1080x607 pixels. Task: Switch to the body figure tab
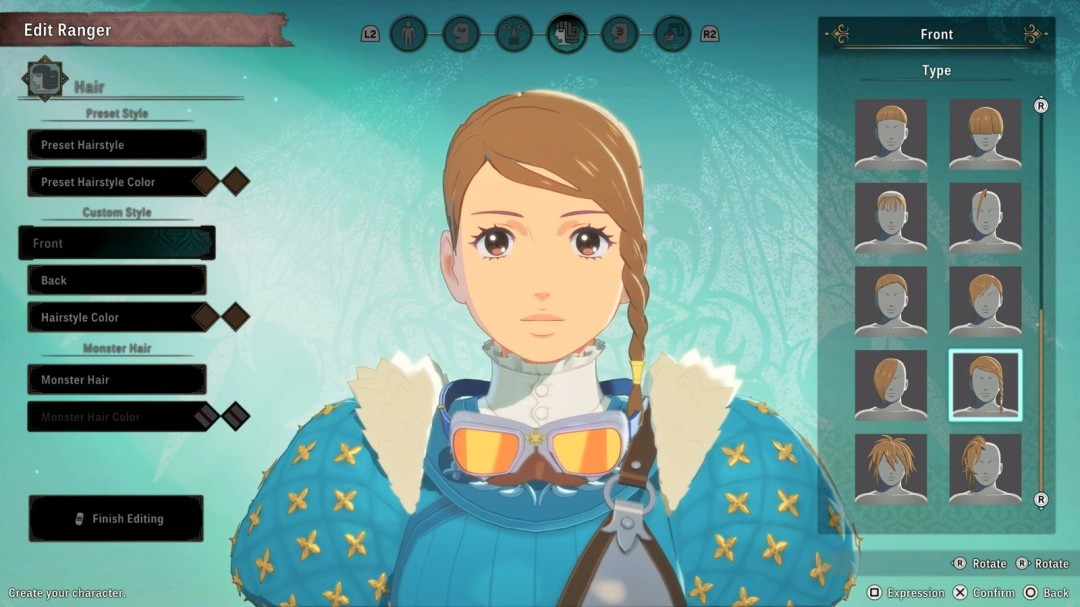pyautogui.click(x=408, y=34)
